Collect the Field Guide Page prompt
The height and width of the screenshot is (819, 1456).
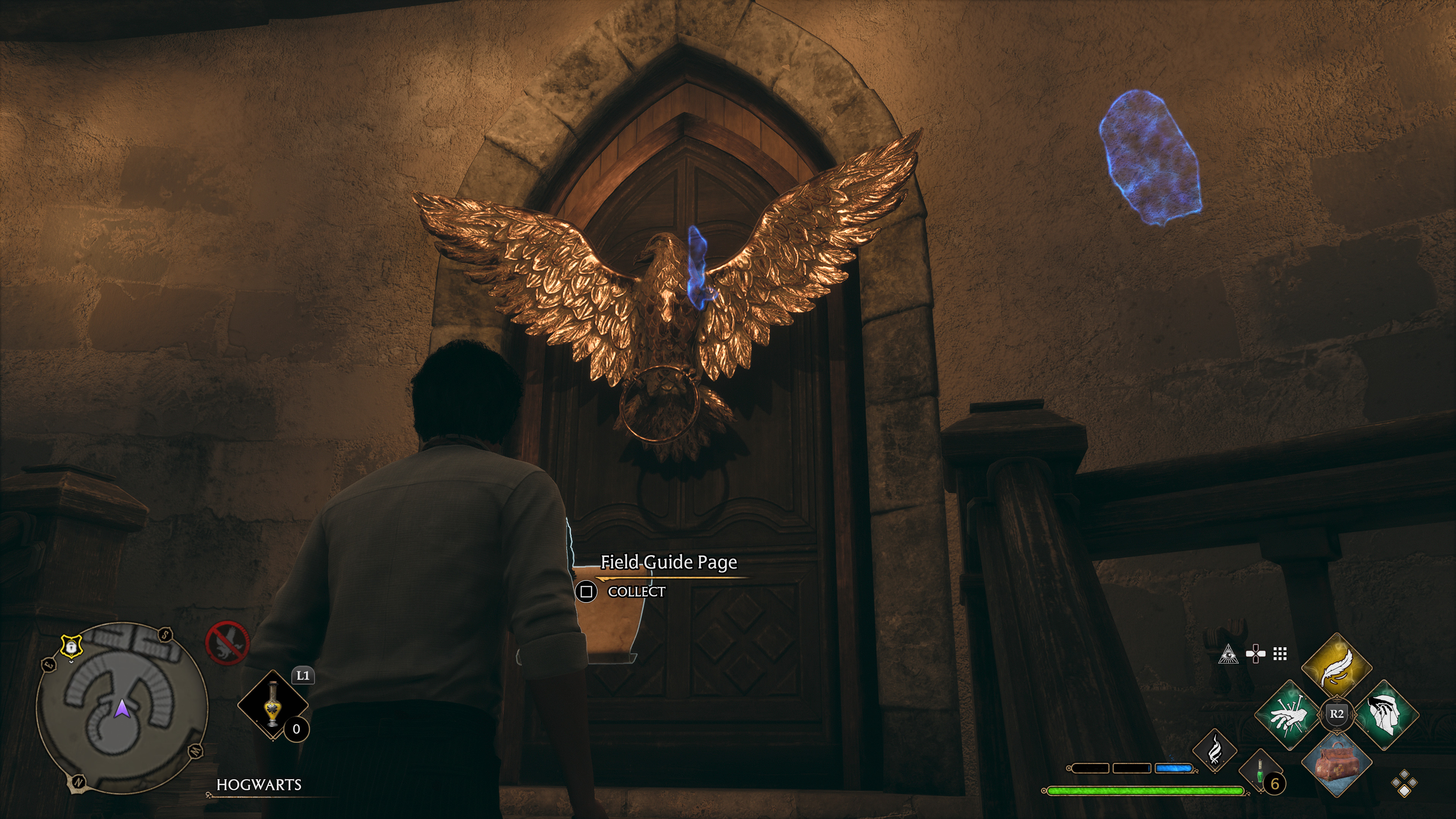(x=586, y=592)
